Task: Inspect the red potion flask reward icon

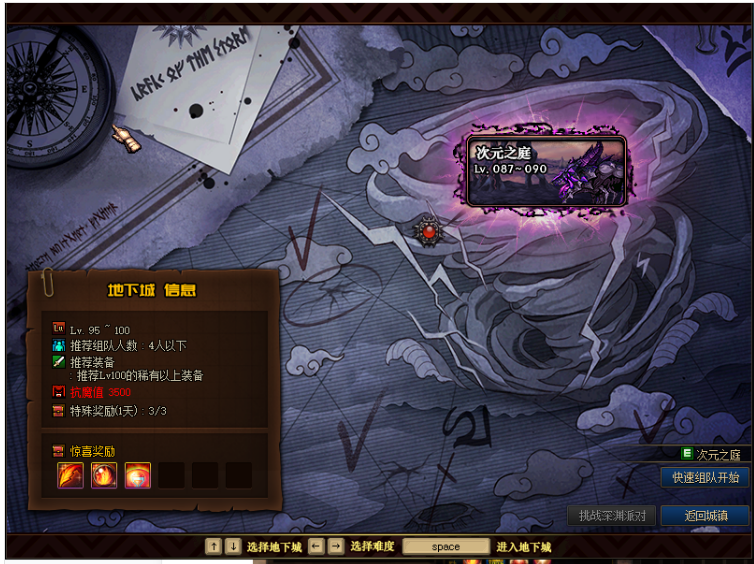Action: 138,475
